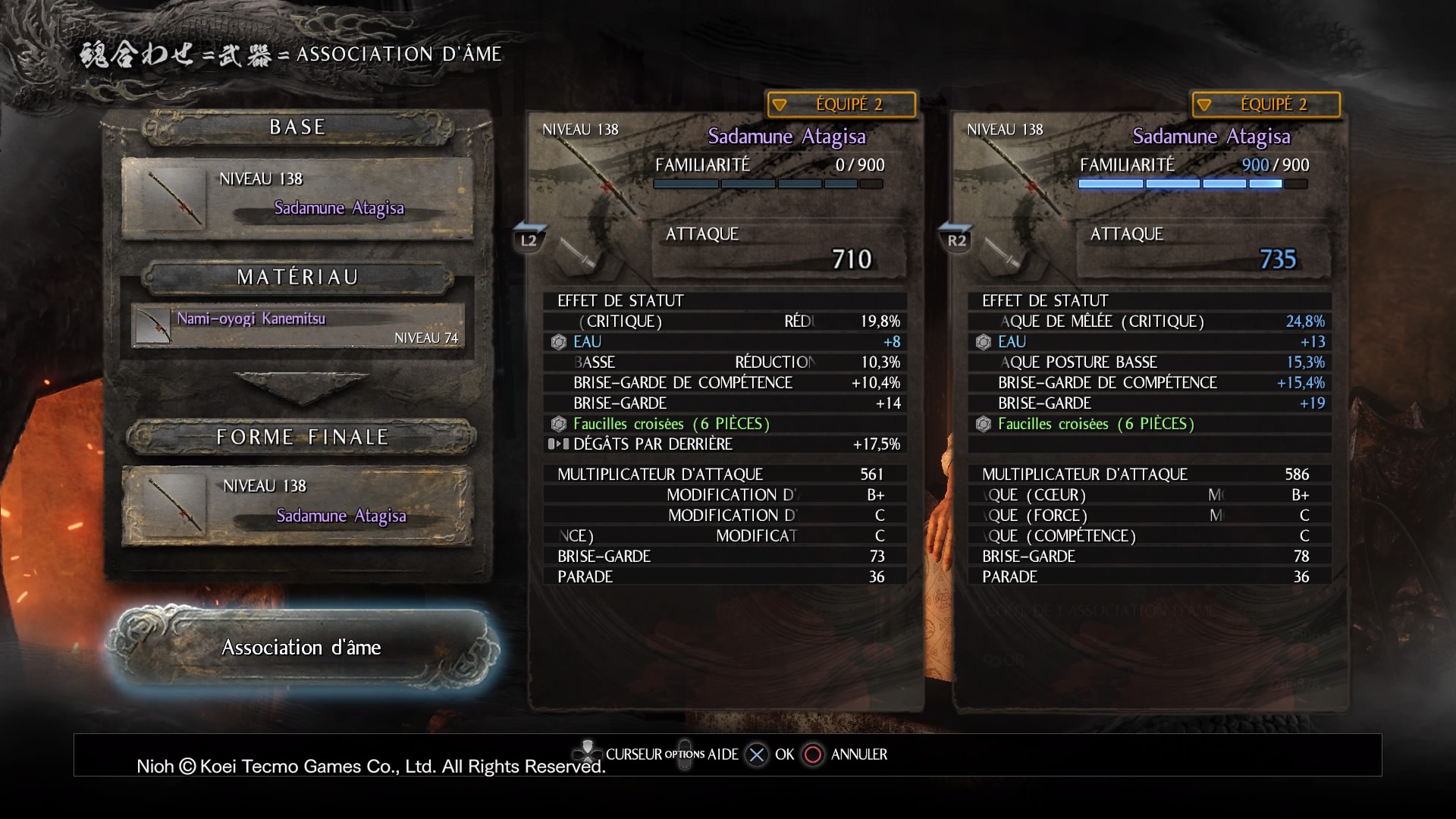
Task: Select the base Sadamune Atagisa weapon slot
Action: tap(298, 198)
